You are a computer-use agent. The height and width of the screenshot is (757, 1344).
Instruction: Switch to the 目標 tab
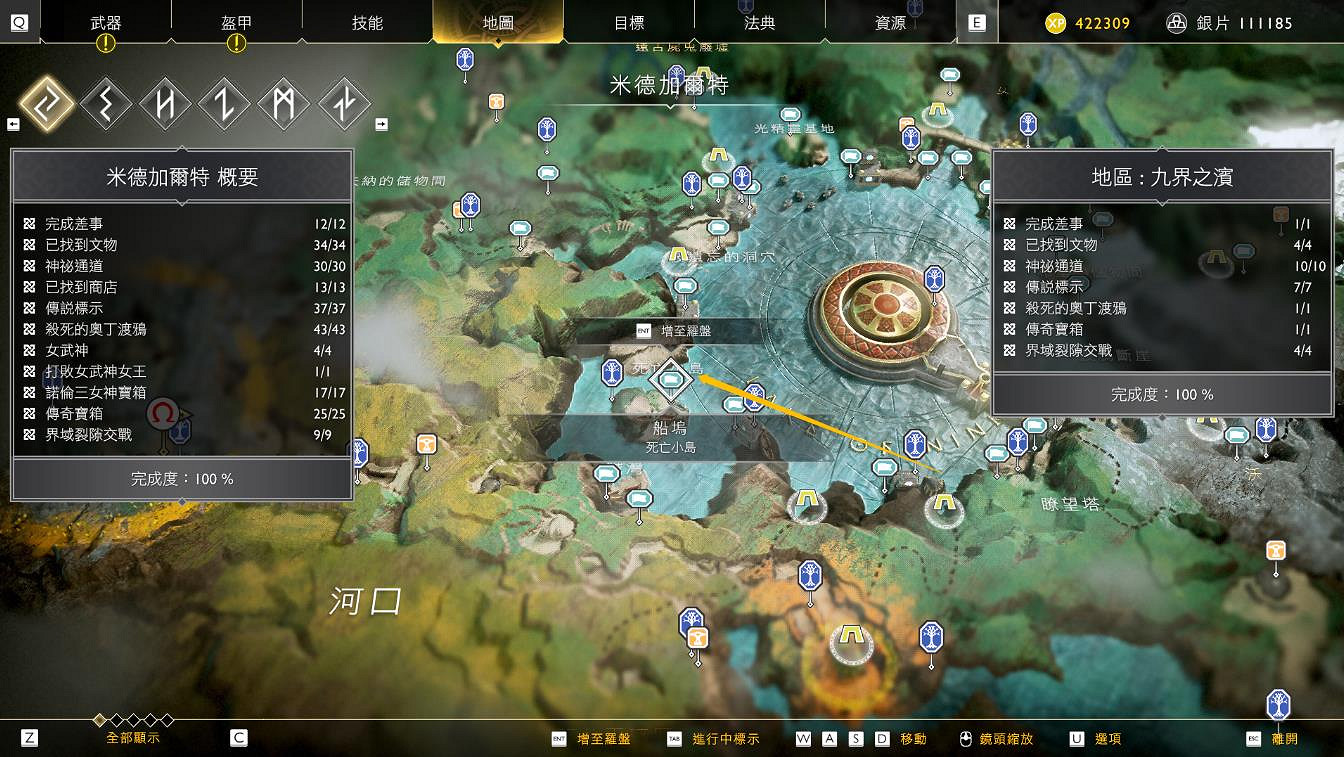coord(630,22)
